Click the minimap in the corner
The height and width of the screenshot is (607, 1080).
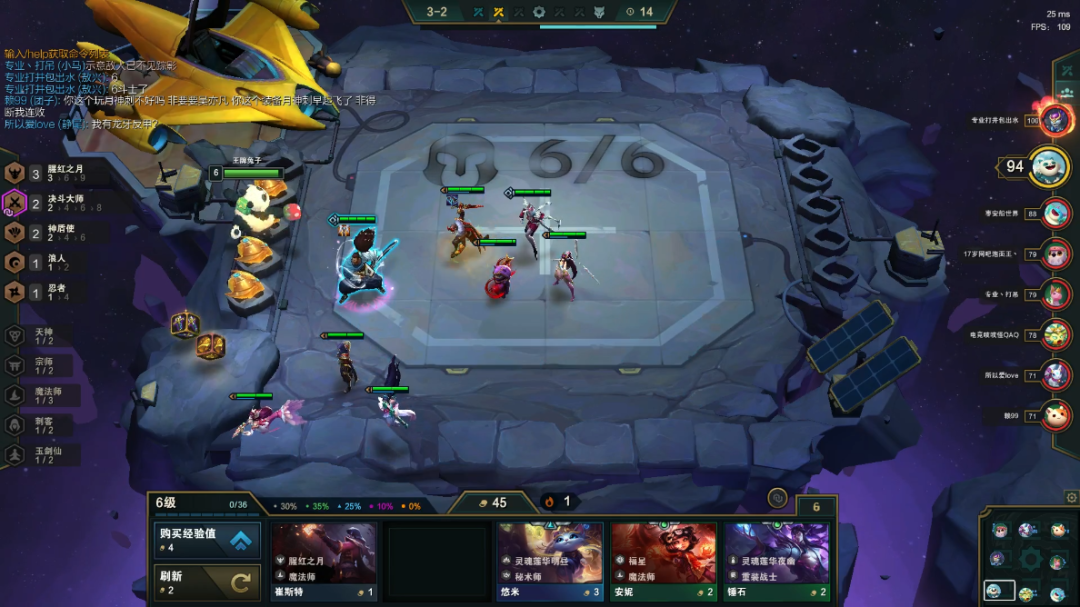click(1028, 559)
